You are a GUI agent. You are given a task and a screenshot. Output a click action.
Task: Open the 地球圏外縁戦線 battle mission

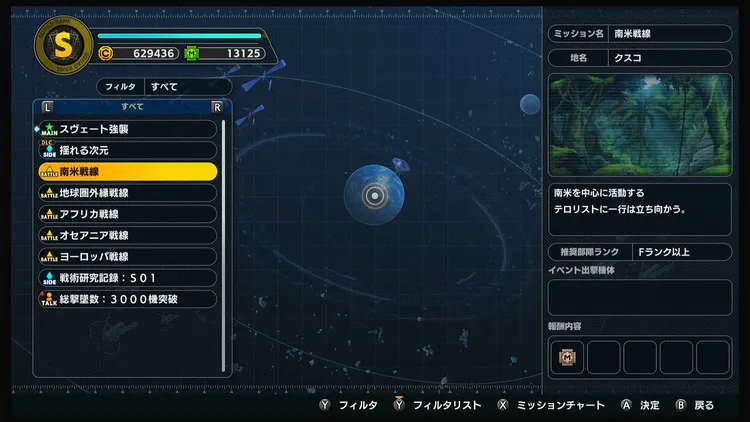(128, 192)
